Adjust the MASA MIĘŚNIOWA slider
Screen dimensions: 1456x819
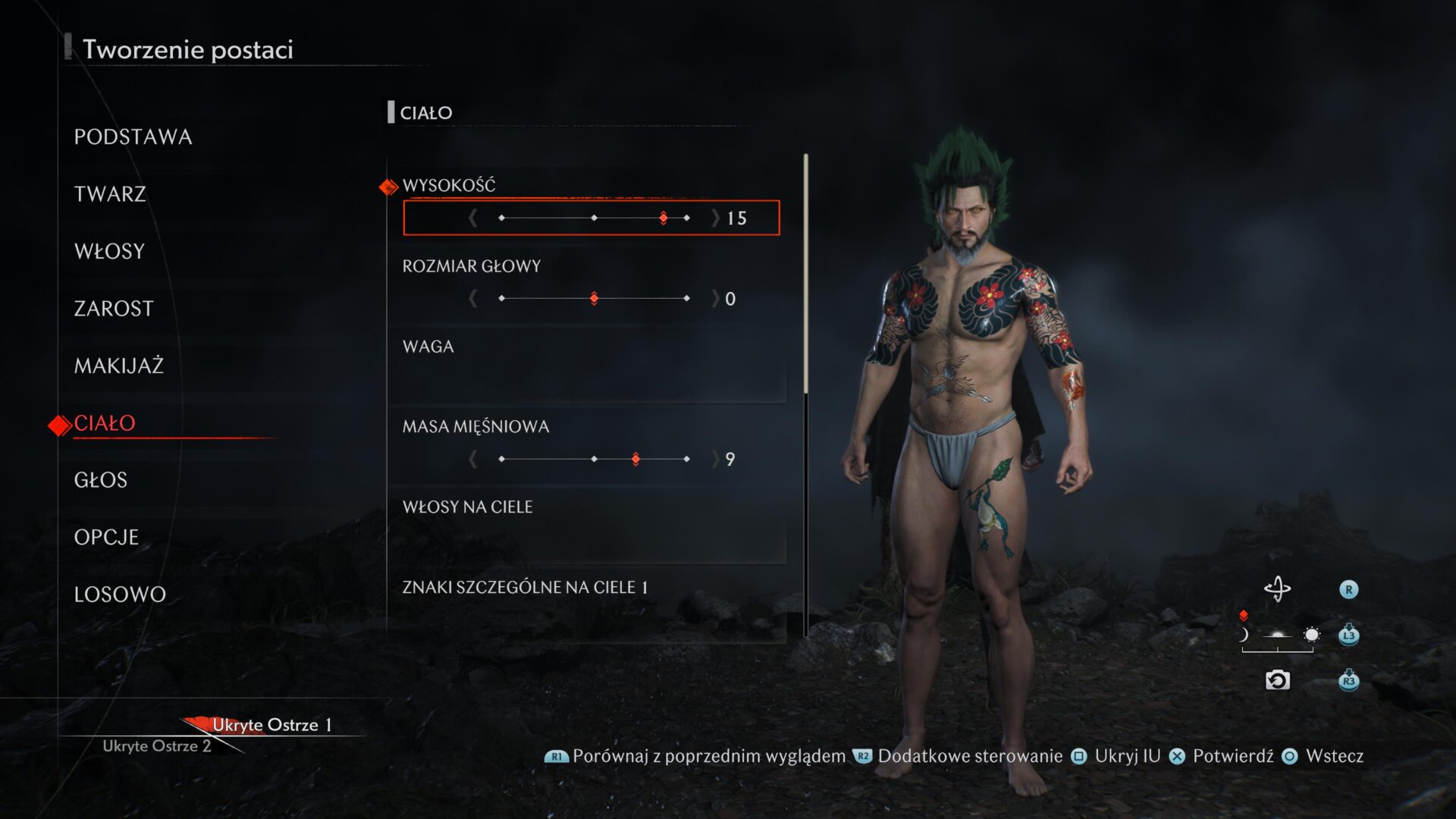pos(594,460)
